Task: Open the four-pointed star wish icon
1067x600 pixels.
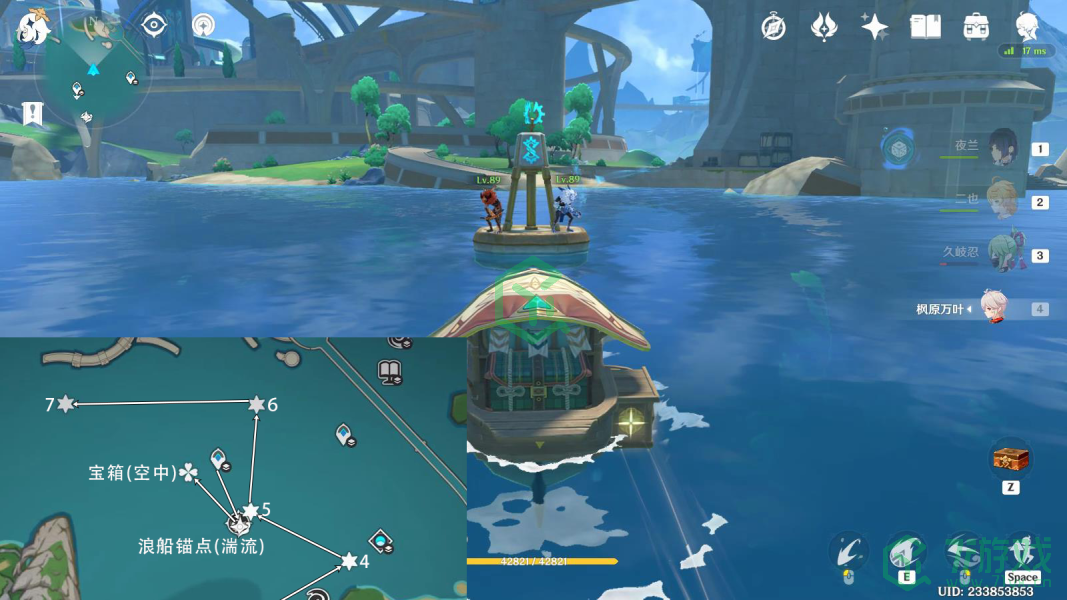Action: (x=874, y=27)
